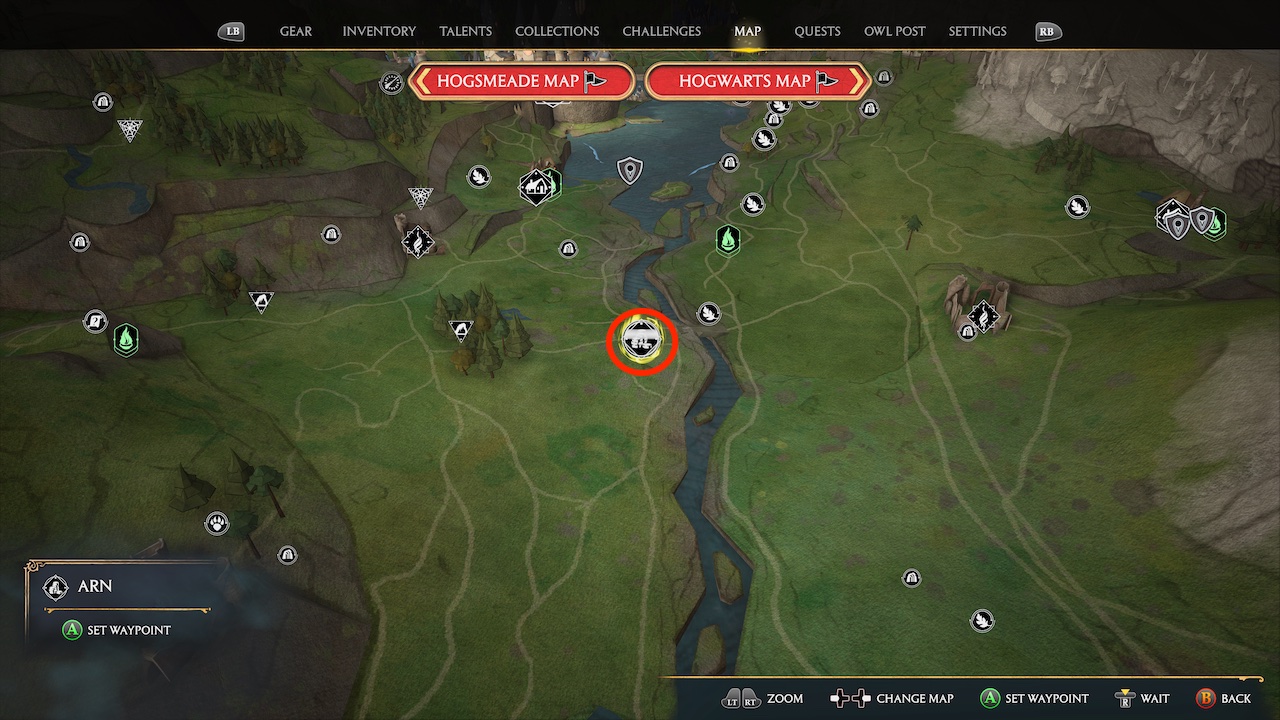The width and height of the screenshot is (1280, 720).
Task: Open the OWL POST screen
Action: click(894, 31)
